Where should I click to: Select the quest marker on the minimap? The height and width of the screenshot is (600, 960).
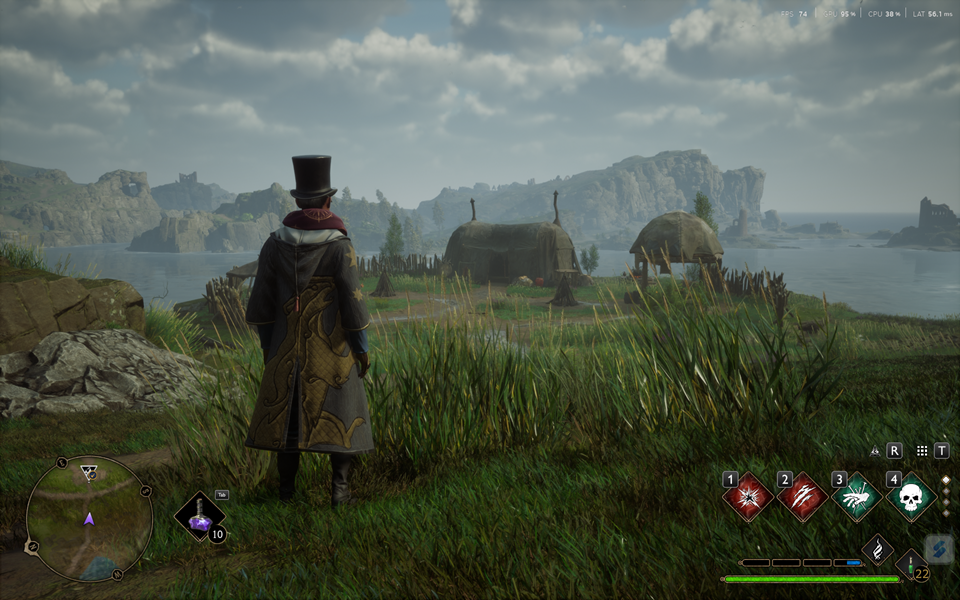click(x=89, y=472)
